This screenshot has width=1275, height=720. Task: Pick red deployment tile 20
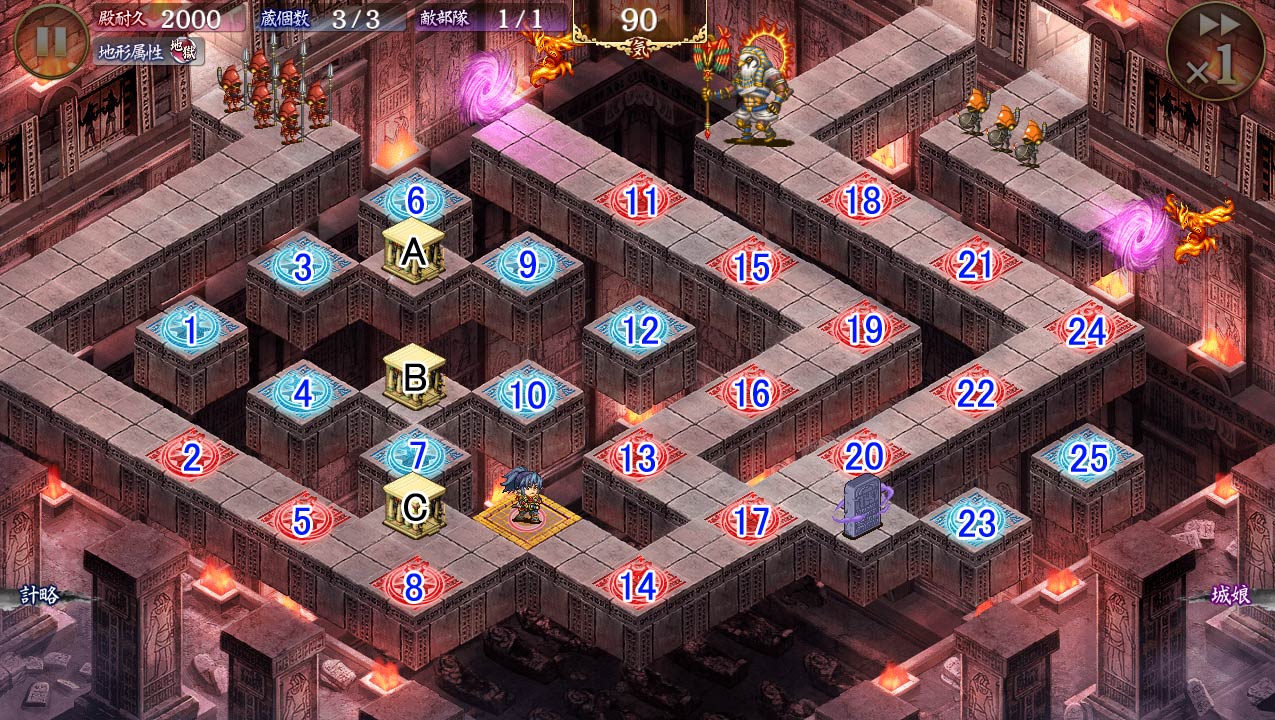coord(863,456)
